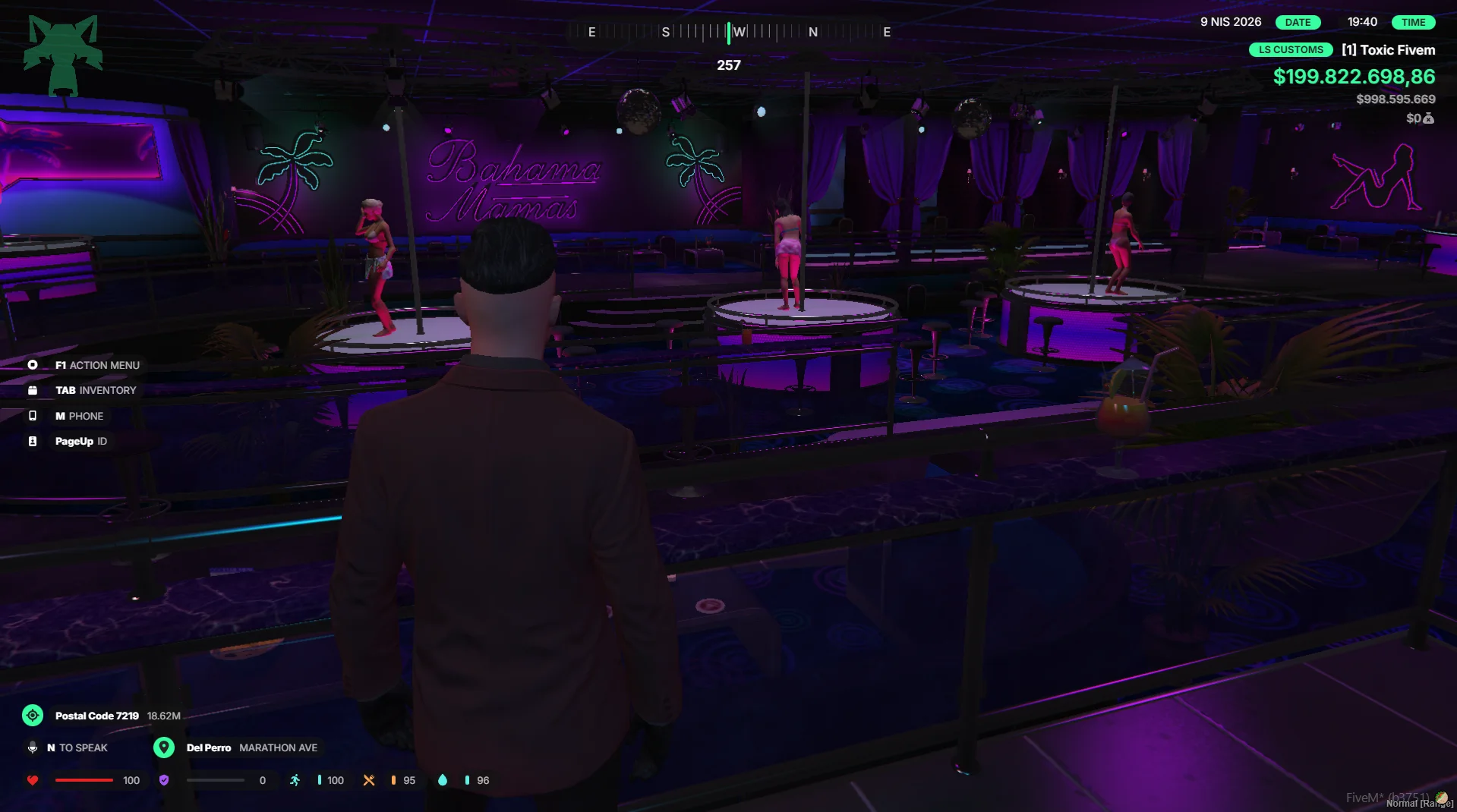Select the purple armor shield icon

164,780
